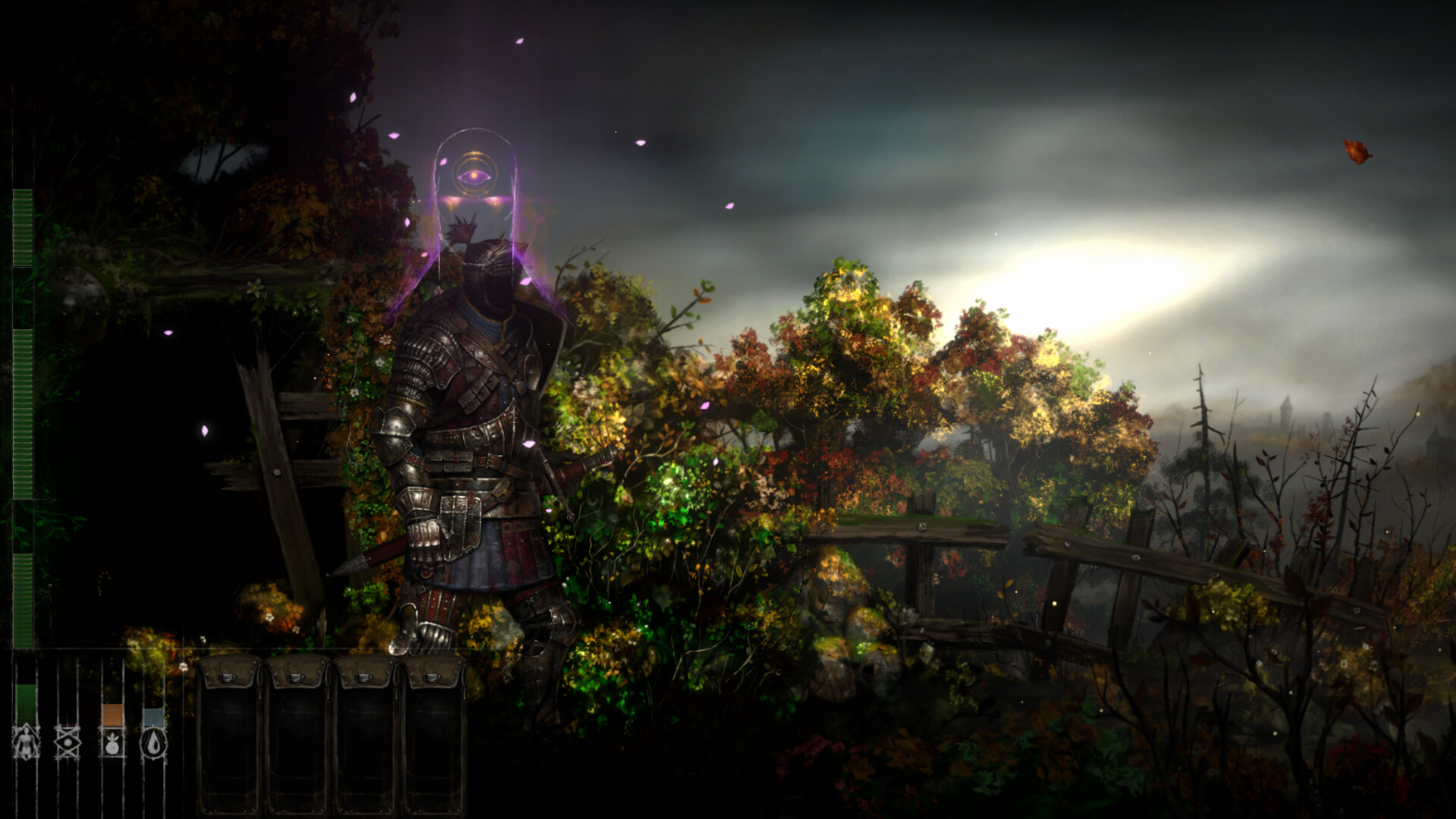
Task: Click the top green health bar segment
Action: [x=21, y=227]
